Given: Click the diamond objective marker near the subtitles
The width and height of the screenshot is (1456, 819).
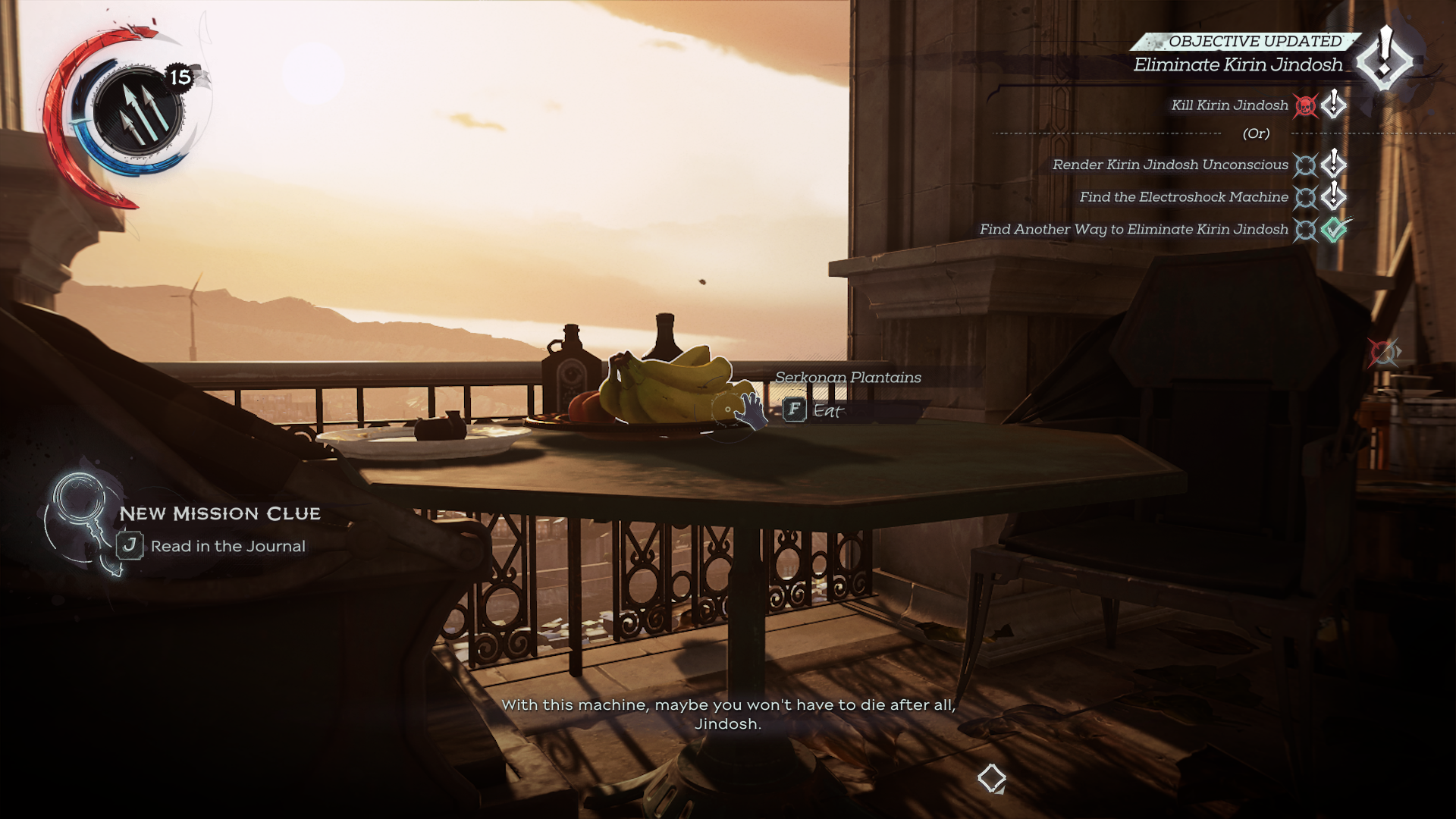Looking at the screenshot, I should pyautogui.click(x=991, y=778).
